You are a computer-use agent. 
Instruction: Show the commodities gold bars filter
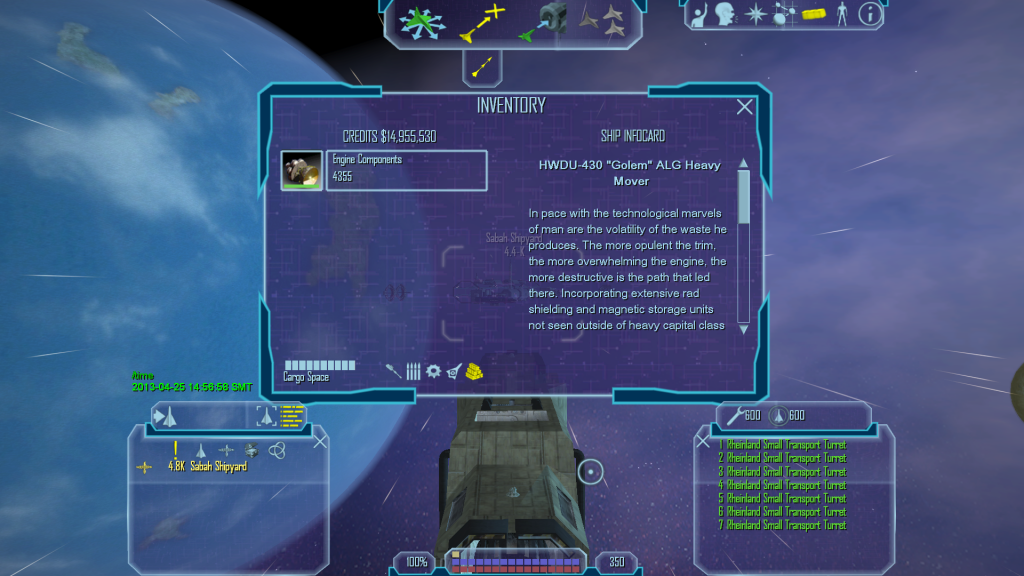[475, 371]
